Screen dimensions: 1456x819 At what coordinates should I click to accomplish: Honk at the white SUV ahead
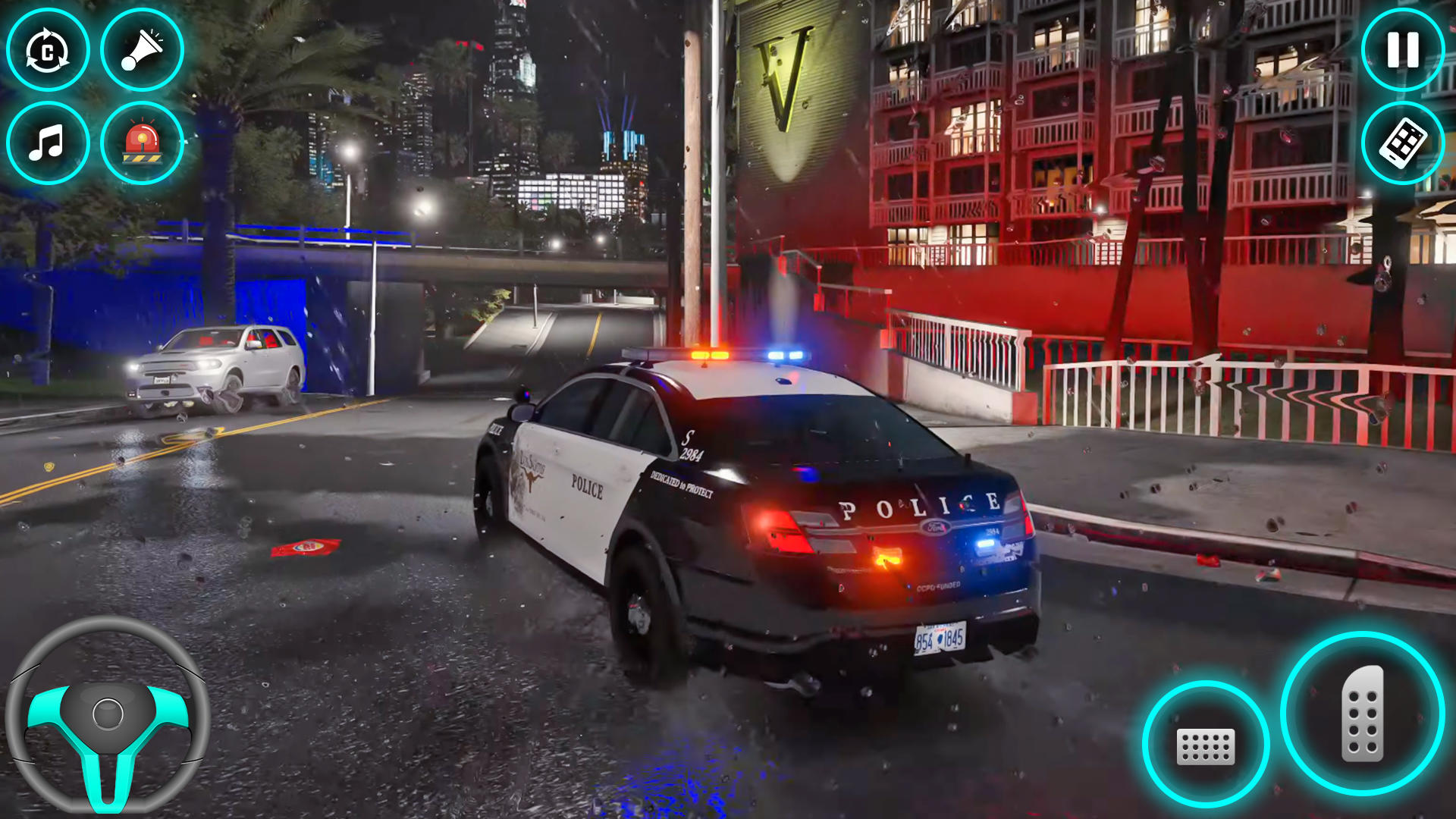pyautogui.click(x=140, y=49)
